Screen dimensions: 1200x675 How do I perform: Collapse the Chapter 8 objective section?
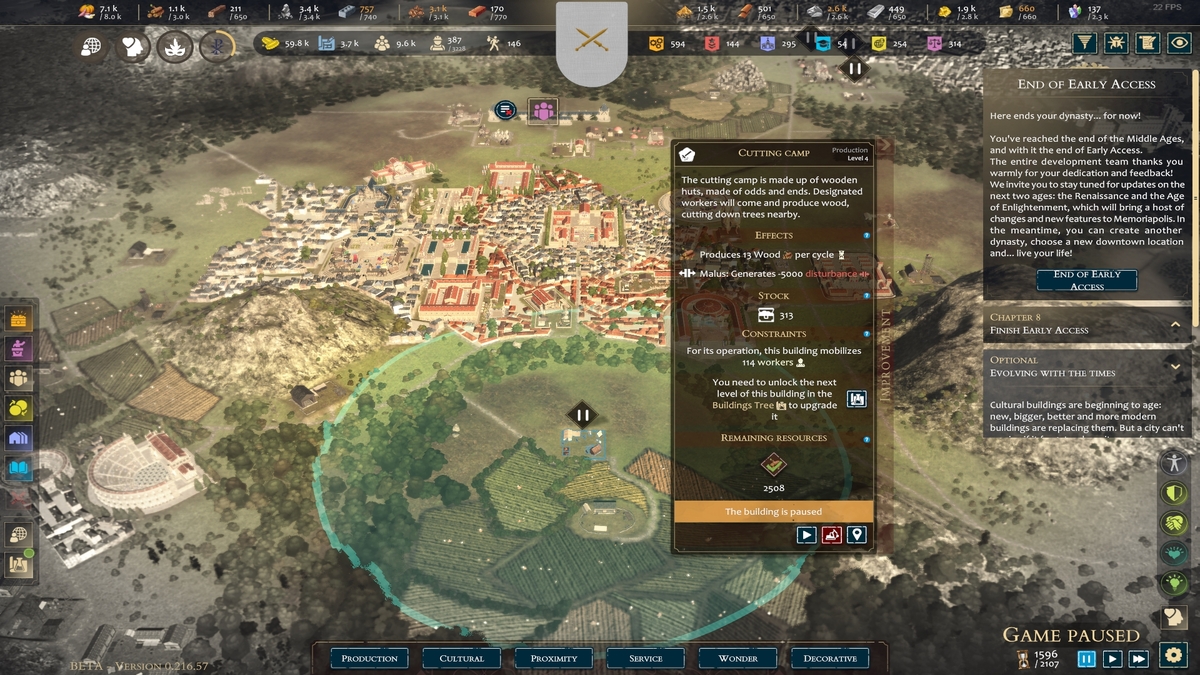1176,324
